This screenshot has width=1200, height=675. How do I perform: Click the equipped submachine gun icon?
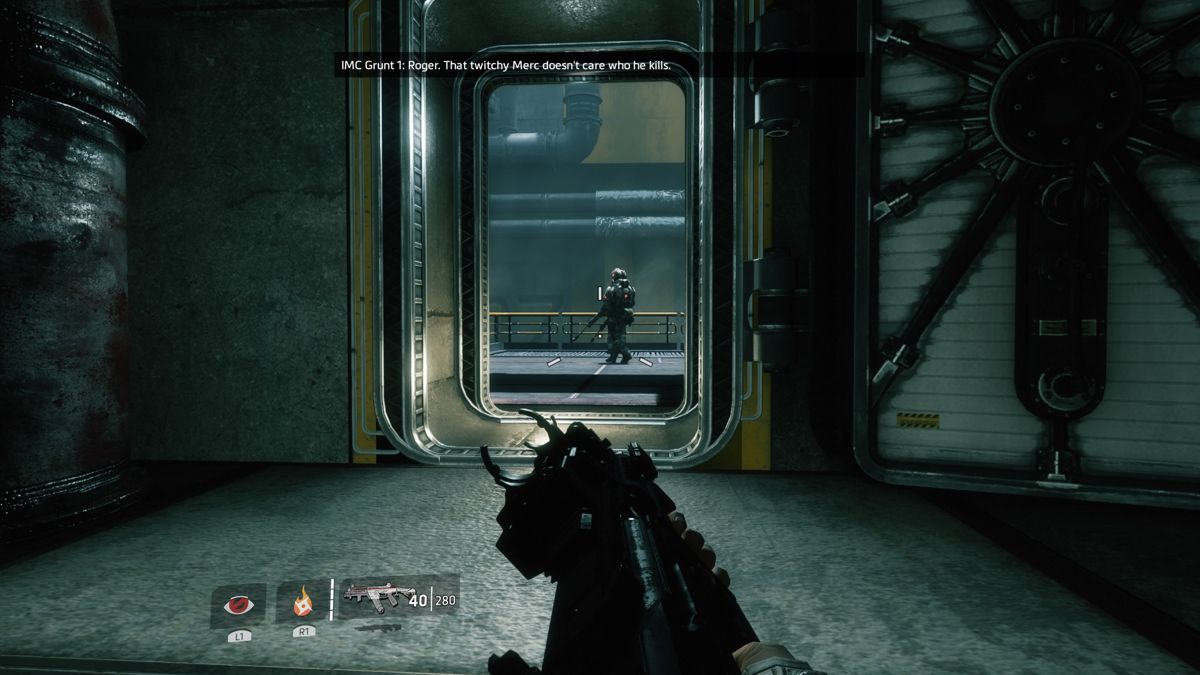377,597
